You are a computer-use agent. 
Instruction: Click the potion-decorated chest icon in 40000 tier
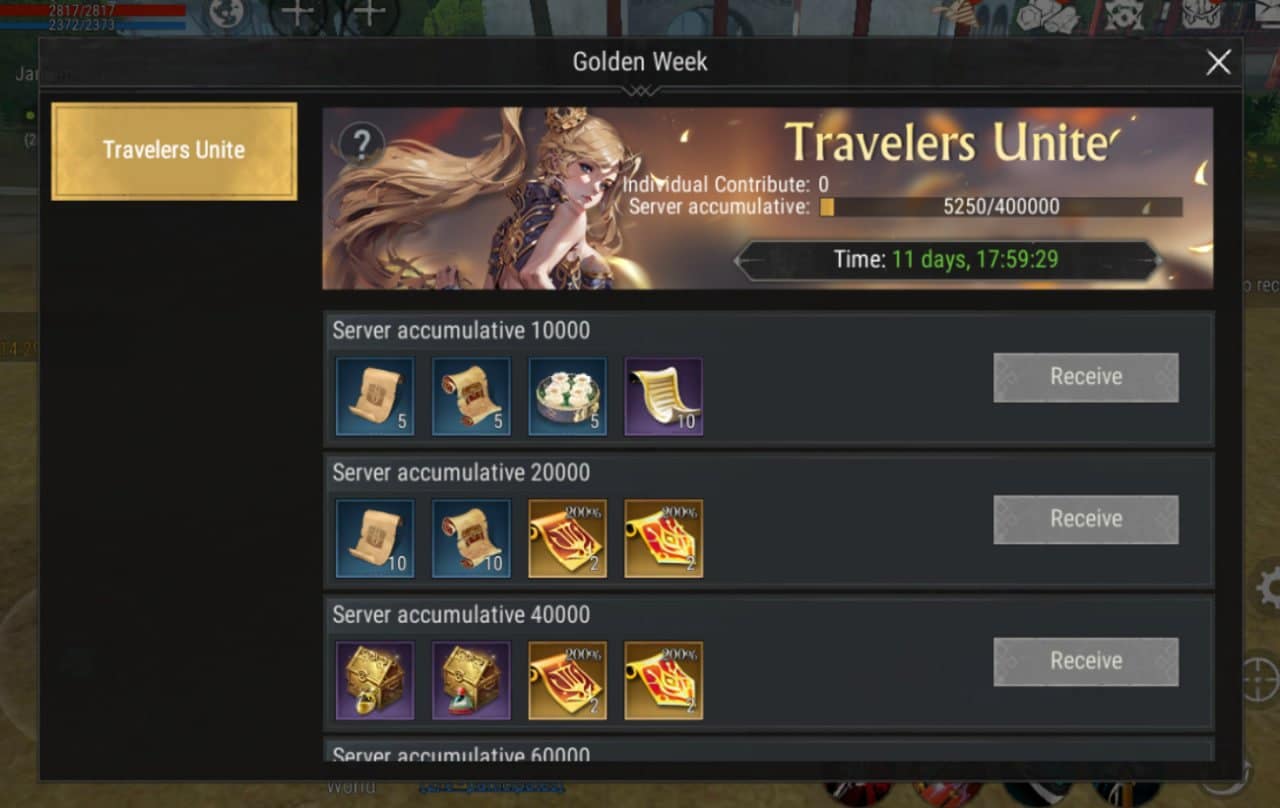[x=470, y=678]
